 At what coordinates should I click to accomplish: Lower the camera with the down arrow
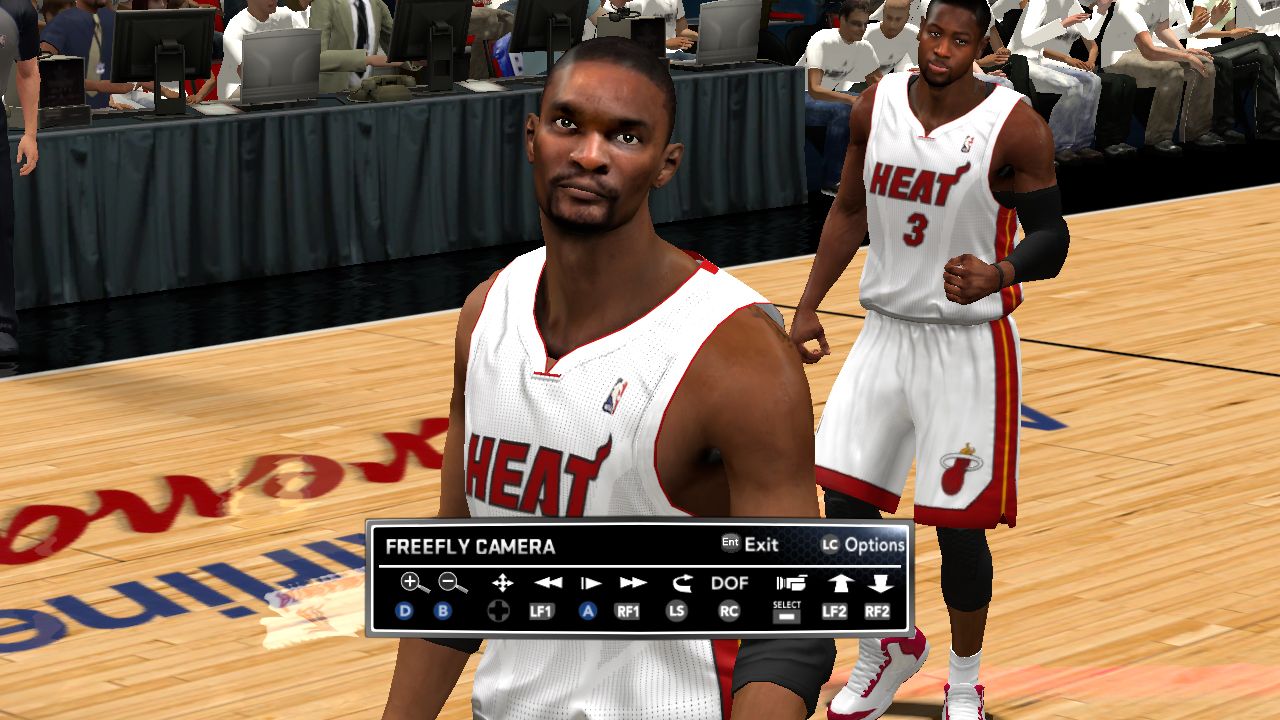pos(880,583)
